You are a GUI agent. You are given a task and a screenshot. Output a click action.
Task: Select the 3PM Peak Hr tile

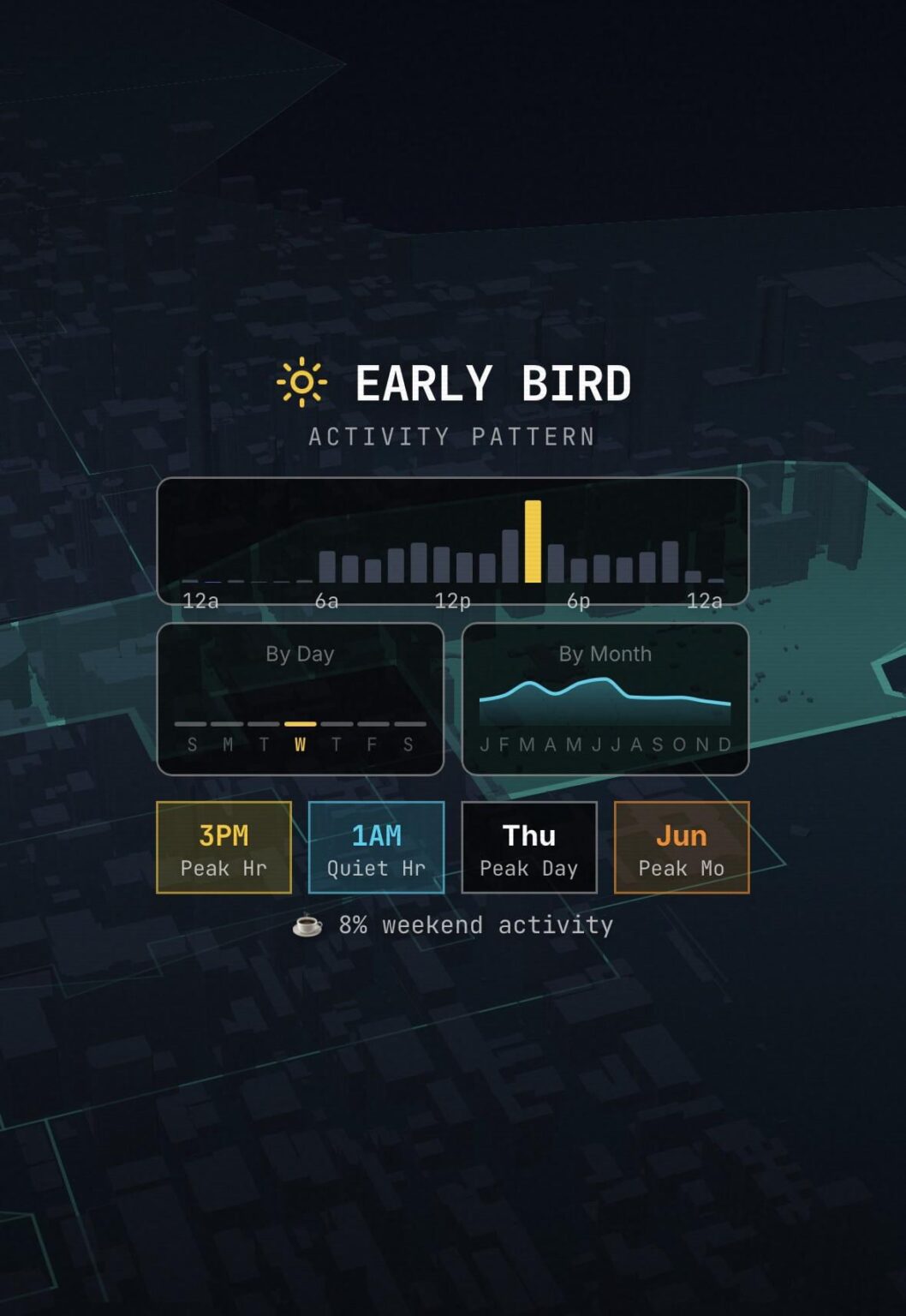pyautogui.click(x=224, y=847)
